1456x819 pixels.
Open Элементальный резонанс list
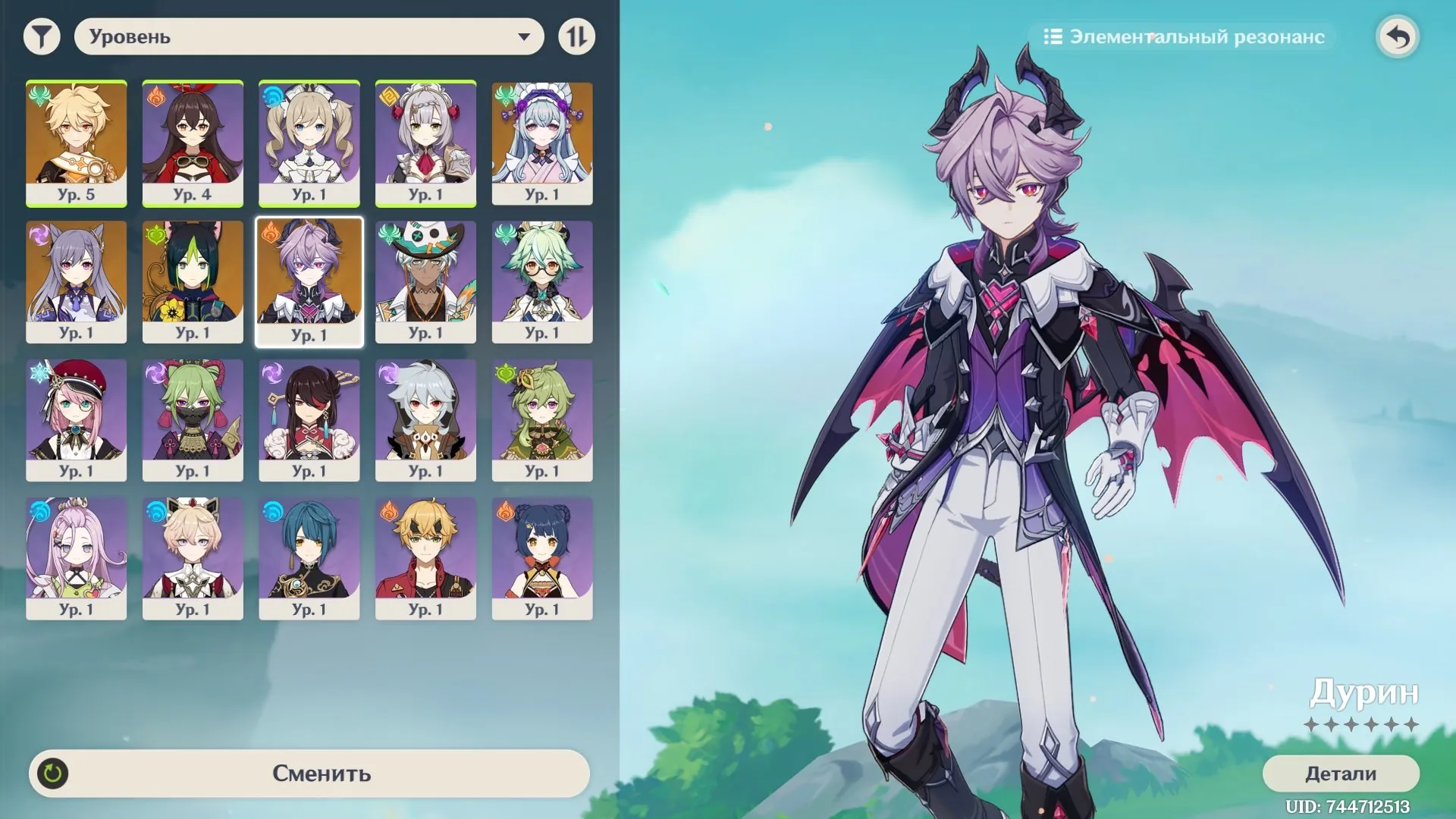1184,36
